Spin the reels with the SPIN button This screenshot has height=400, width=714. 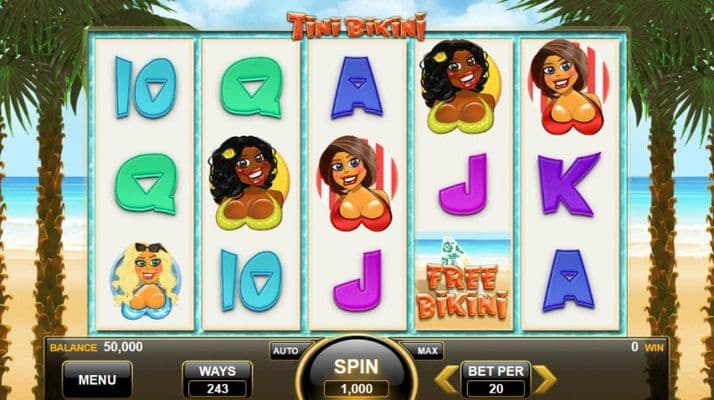tap(356, 374)
